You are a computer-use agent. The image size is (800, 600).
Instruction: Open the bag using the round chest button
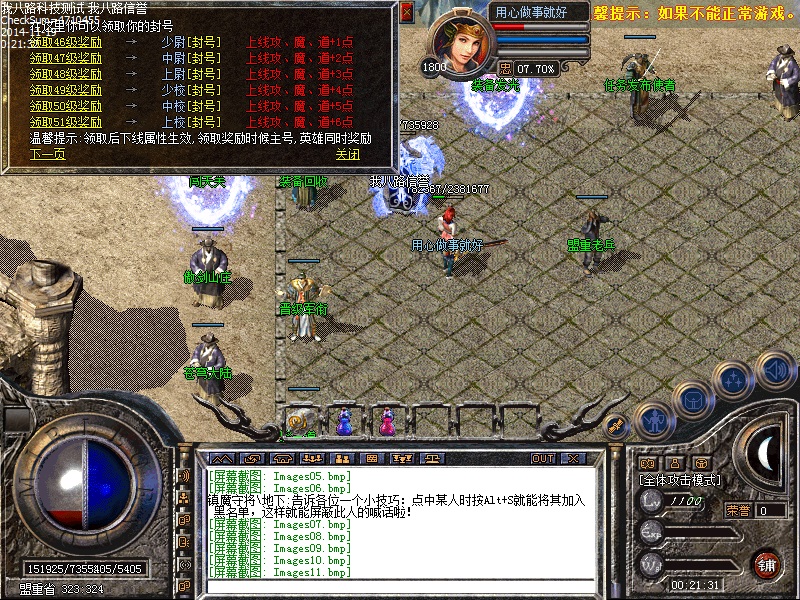(x=691, y=400)
